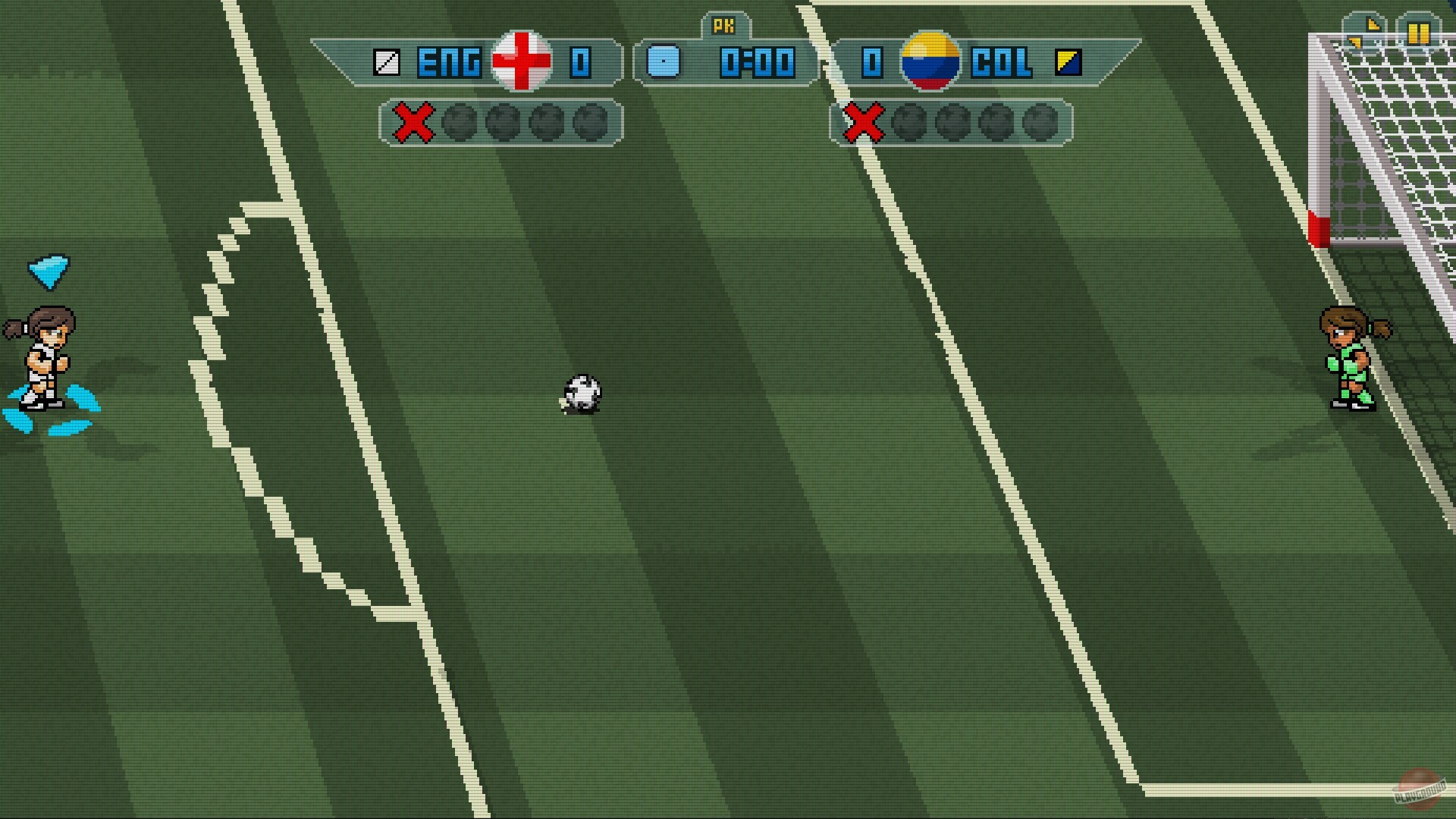This screenshot has height=819, width=1456.
Task: Click the Colombia flag on the scoreboard
Action: click(930, 64)
